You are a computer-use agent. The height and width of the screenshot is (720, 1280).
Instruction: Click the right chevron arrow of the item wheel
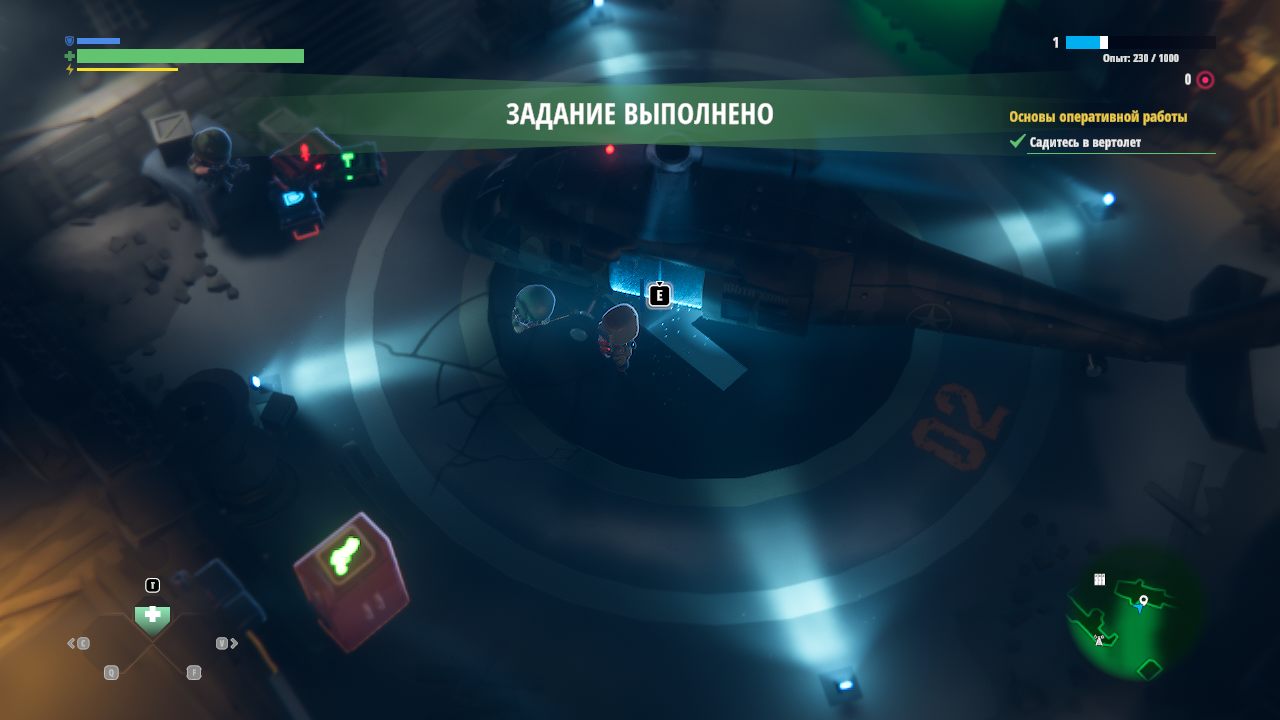(233, 643)
